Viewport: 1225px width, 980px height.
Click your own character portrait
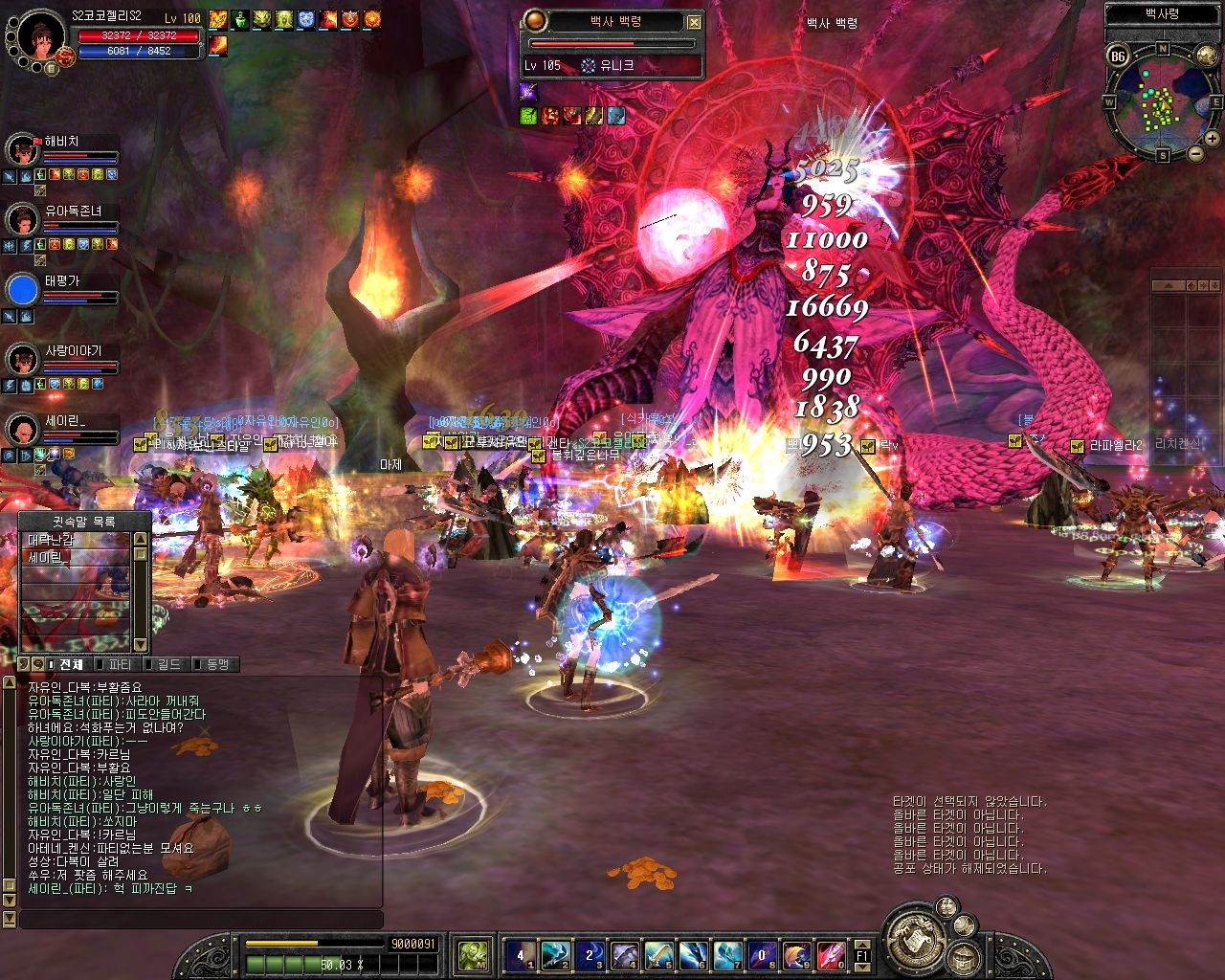tap(40, 36)
